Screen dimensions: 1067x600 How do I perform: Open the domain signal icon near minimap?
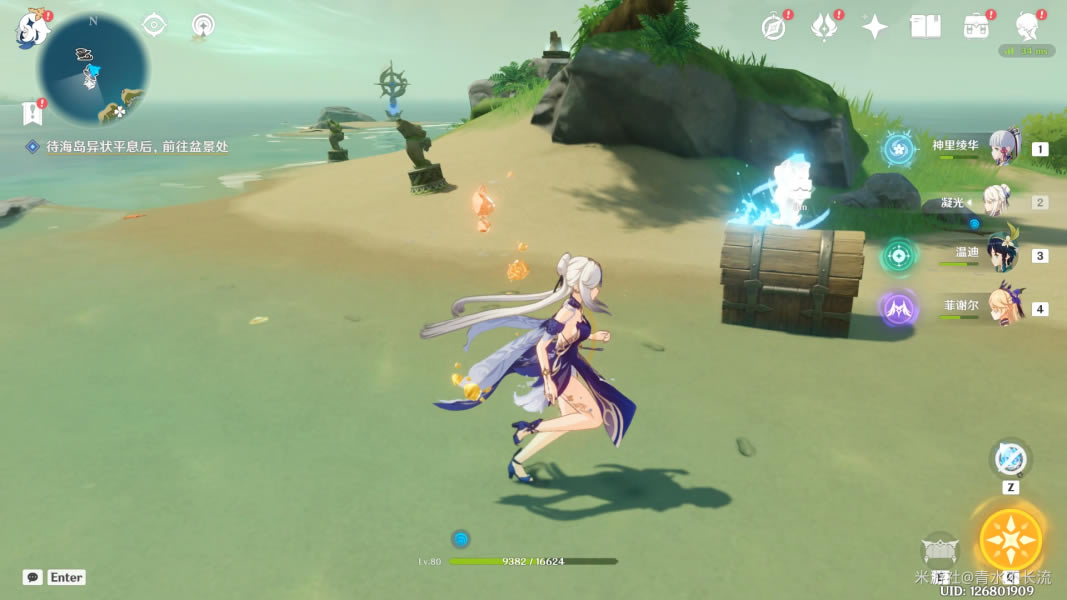point(203,25)
